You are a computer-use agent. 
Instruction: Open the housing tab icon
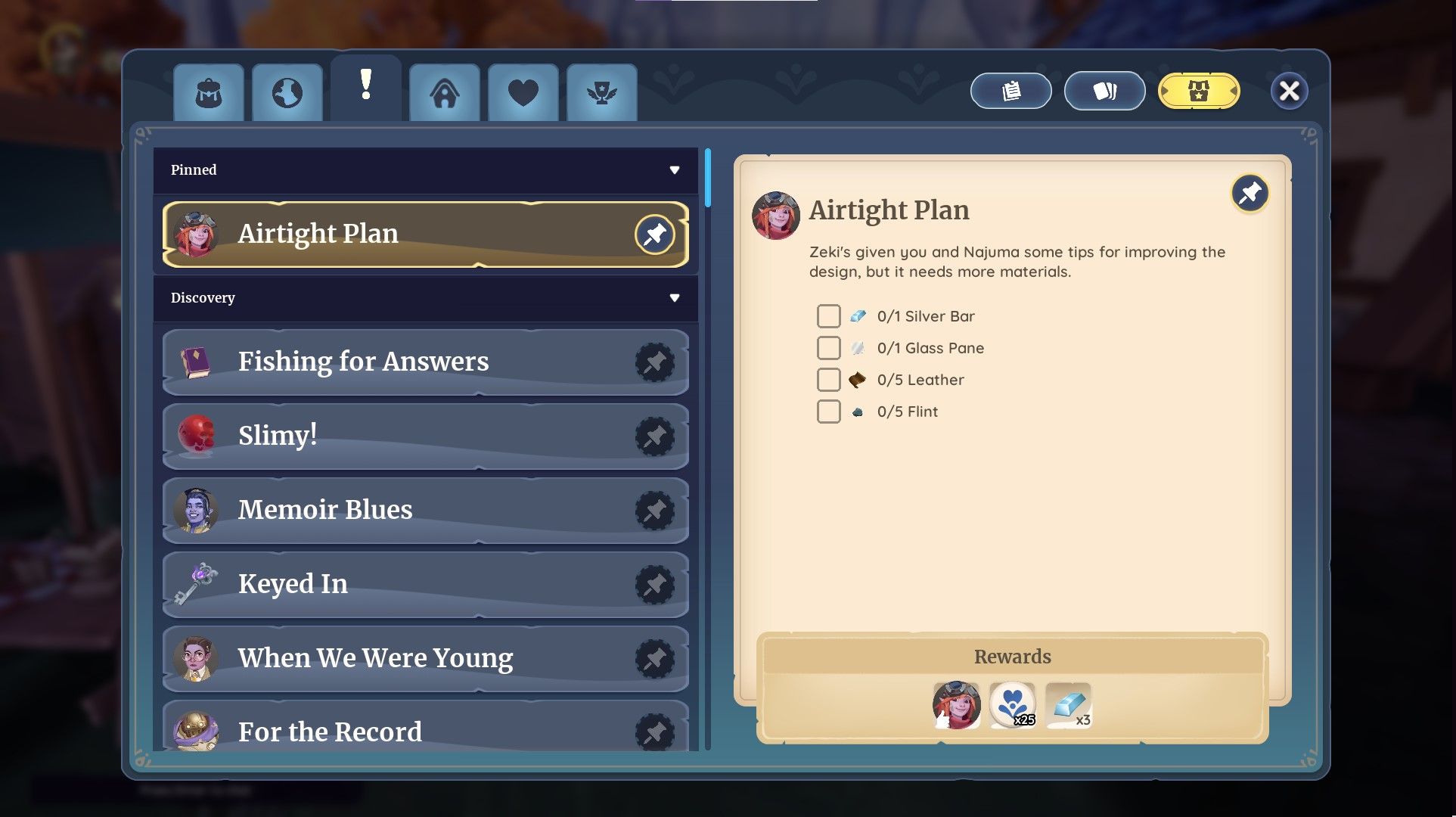445,92
